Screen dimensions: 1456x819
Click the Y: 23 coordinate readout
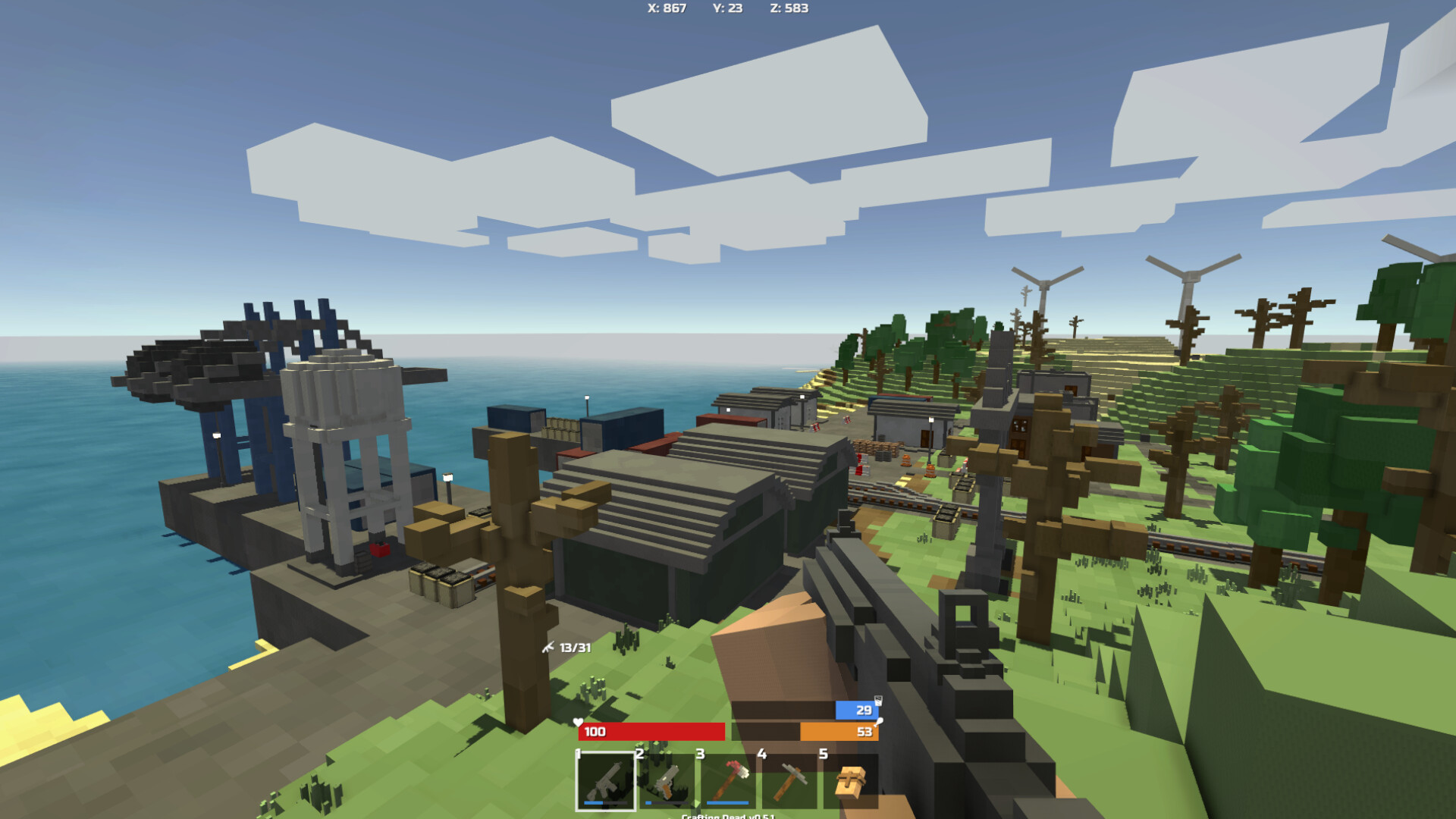[x=730, y=9]
